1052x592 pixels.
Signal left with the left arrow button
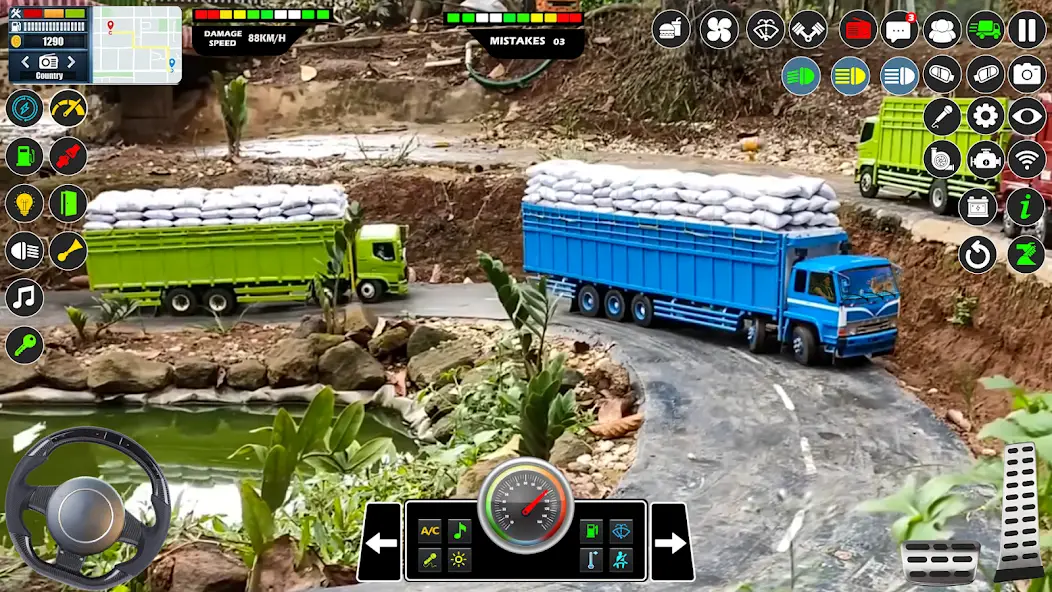[380, 543]
